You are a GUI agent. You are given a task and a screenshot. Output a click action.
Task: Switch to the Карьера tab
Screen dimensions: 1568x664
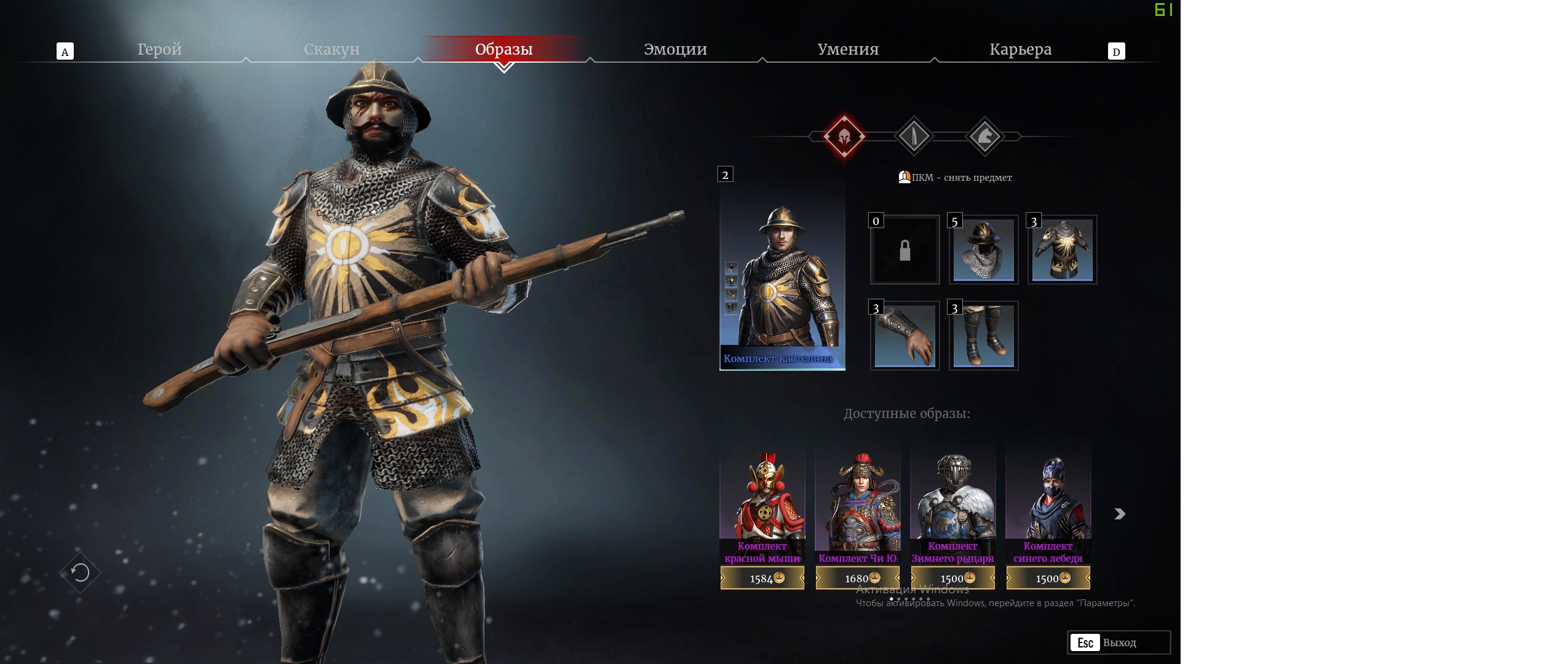1020,49
